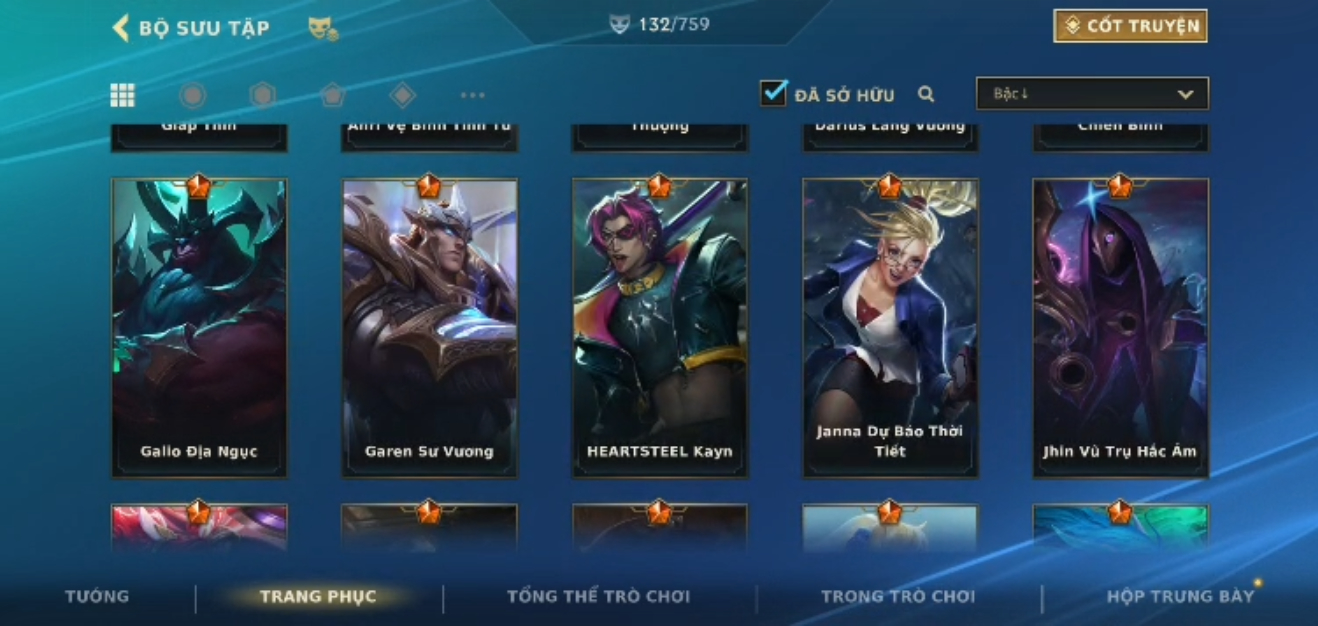The width and height of the screenshot is (1318, 626).
Task: Toggle the Đã Sở Hữu checkbox
Action: pyautogui.click(x=773, y=94)
